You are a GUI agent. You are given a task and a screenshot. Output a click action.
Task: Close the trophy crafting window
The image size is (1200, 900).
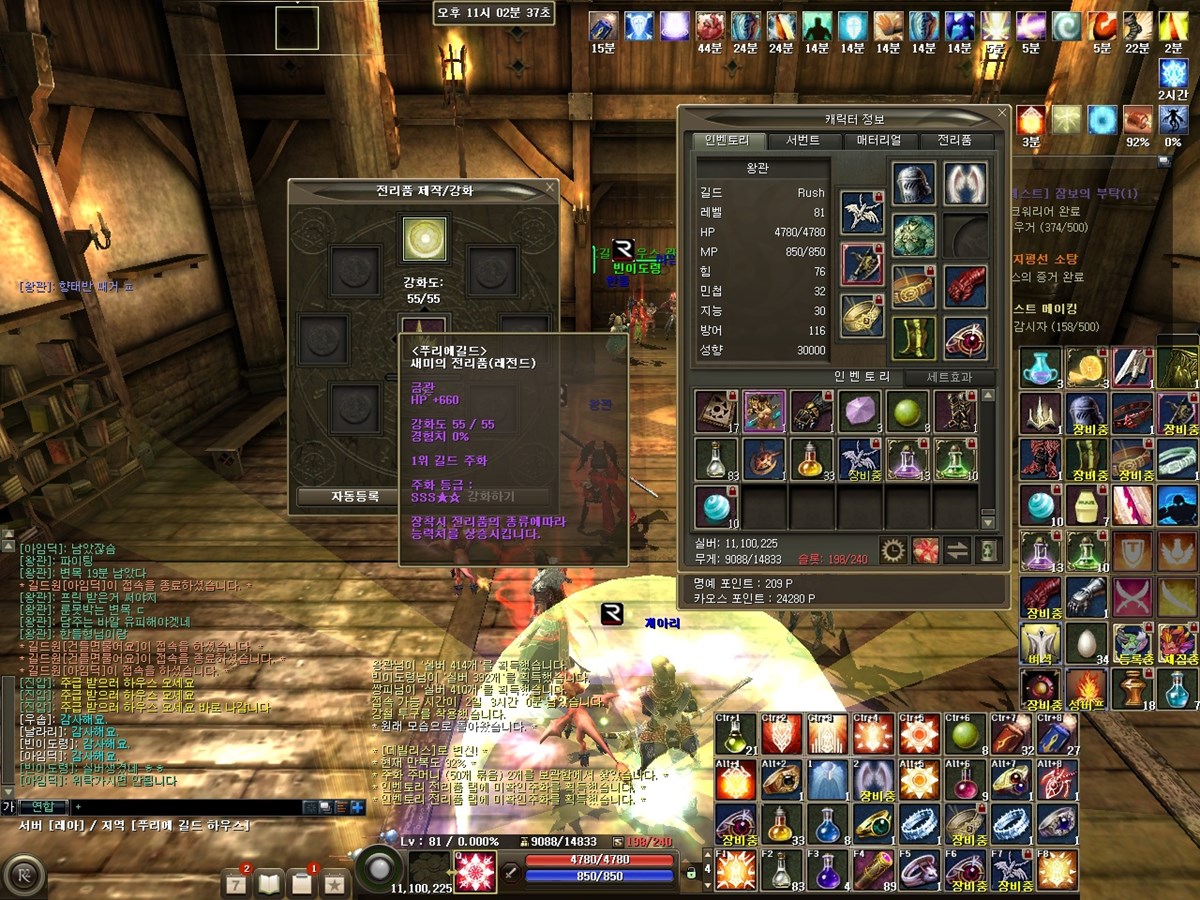coord(550,186)
